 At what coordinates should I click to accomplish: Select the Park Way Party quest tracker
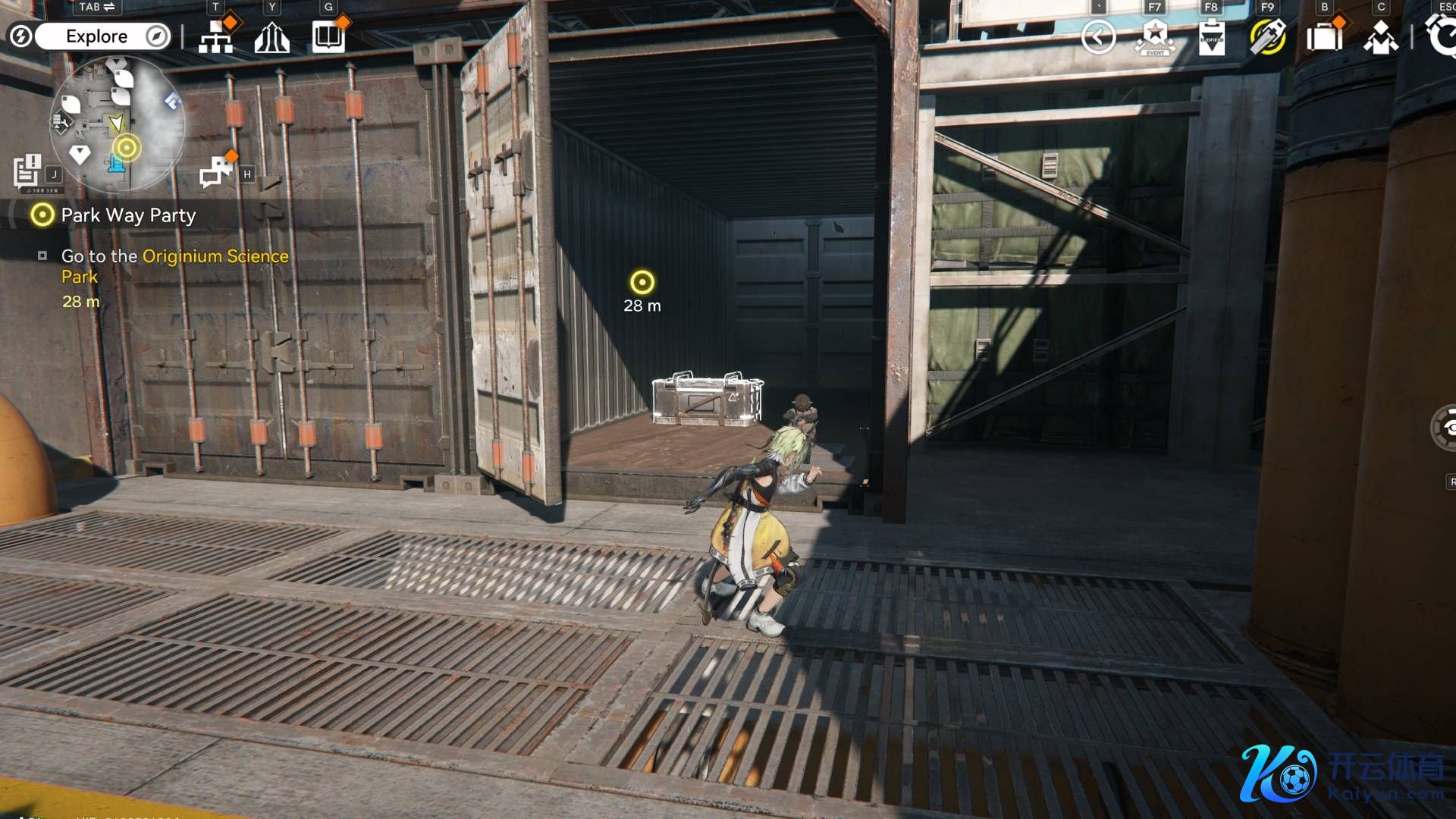point(128,215)
